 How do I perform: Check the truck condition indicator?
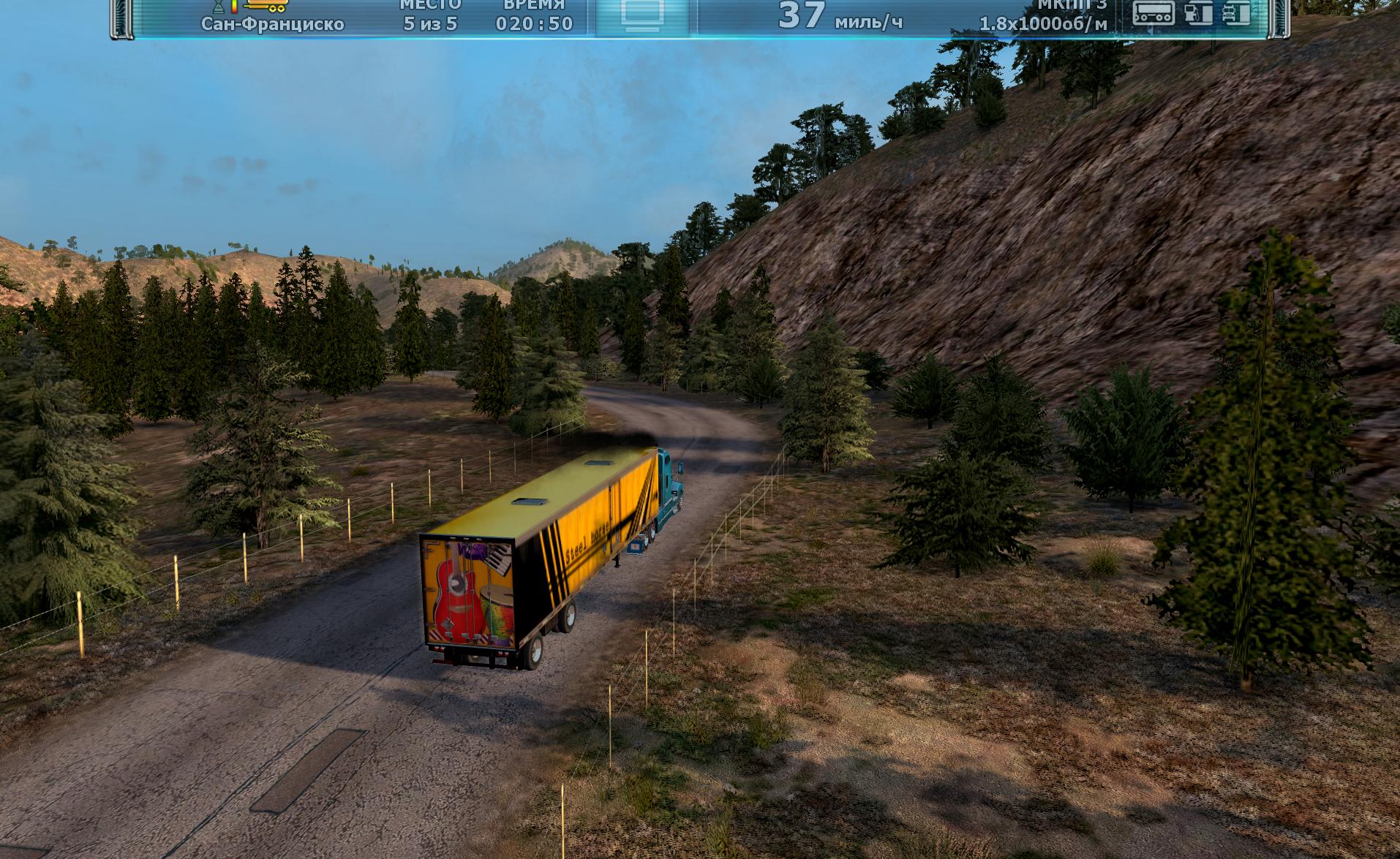click(1237, 13)
